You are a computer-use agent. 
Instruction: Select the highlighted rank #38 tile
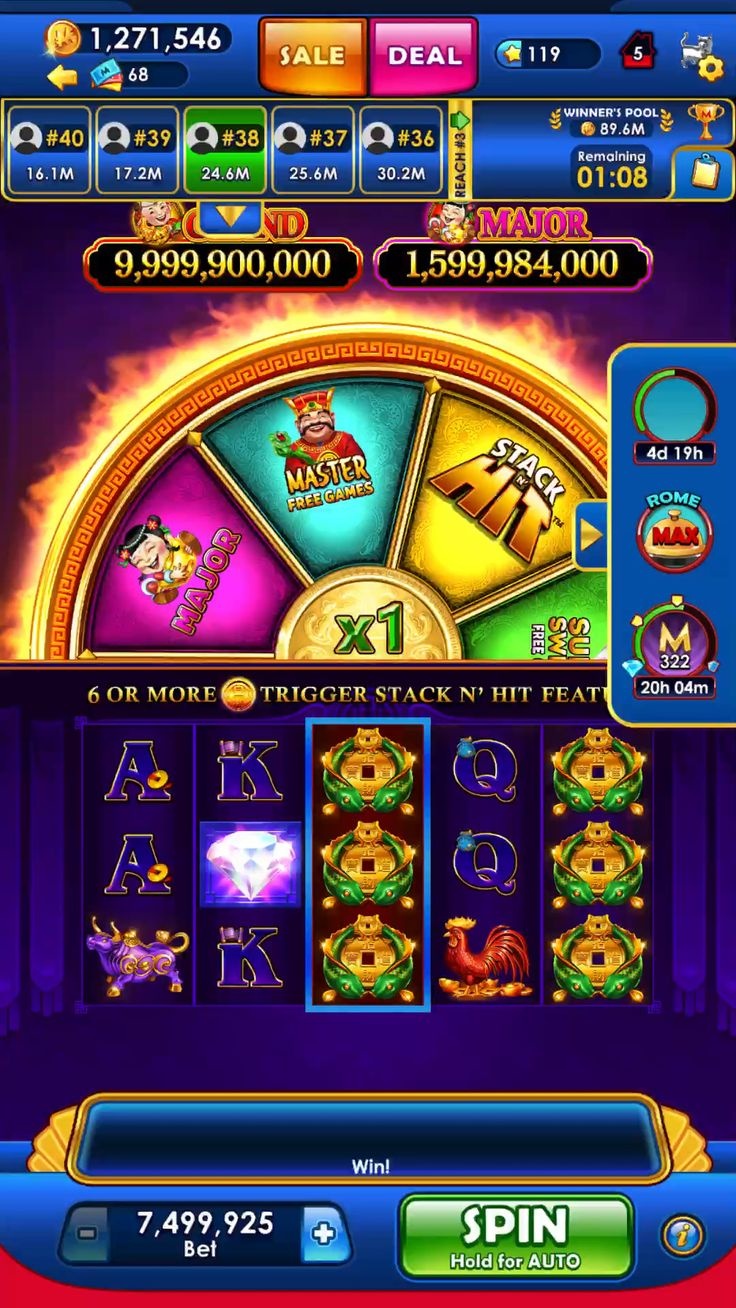[x=224, y=150]
